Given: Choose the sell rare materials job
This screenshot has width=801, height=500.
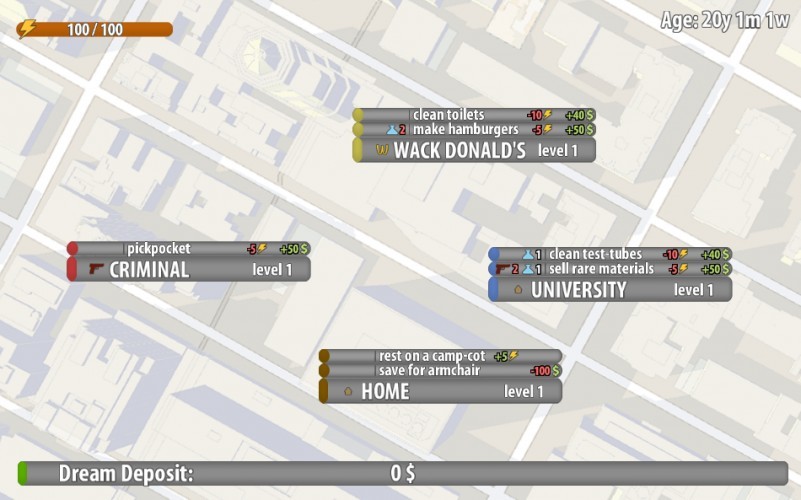Looking at the screenshot, I should coord(610,269).
